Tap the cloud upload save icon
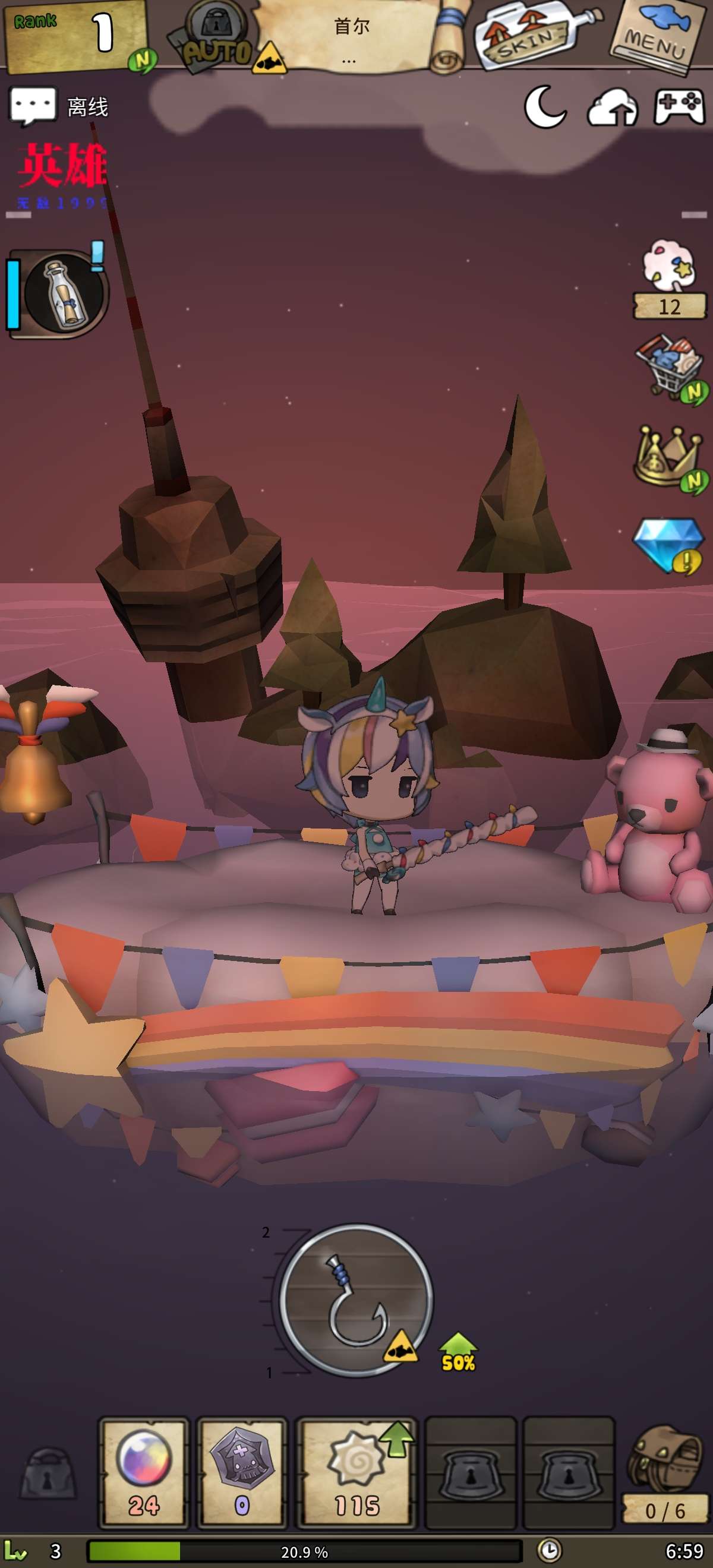The width and height of the screenshot is (713, 1568). point(612,108)
